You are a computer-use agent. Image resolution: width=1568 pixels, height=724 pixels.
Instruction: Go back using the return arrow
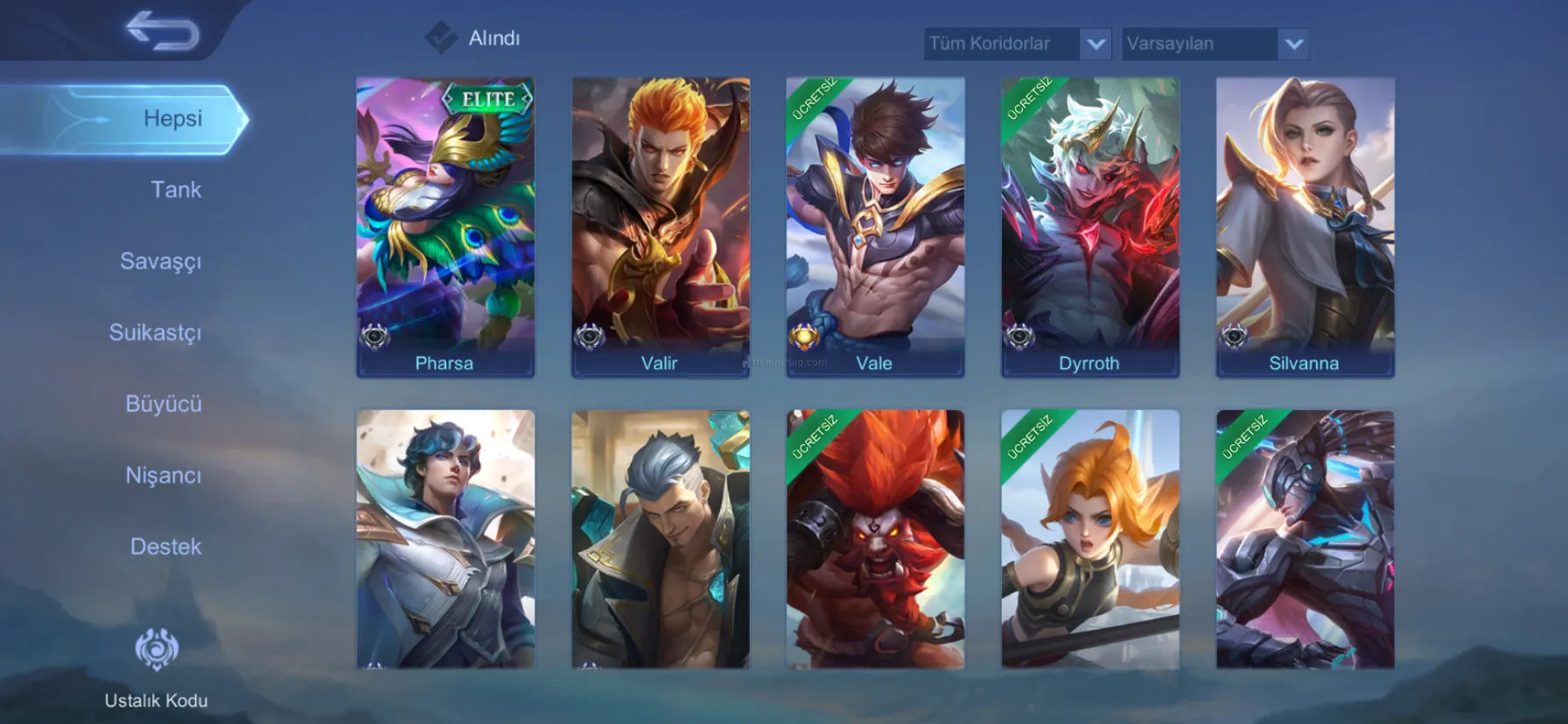click(163, 31)
